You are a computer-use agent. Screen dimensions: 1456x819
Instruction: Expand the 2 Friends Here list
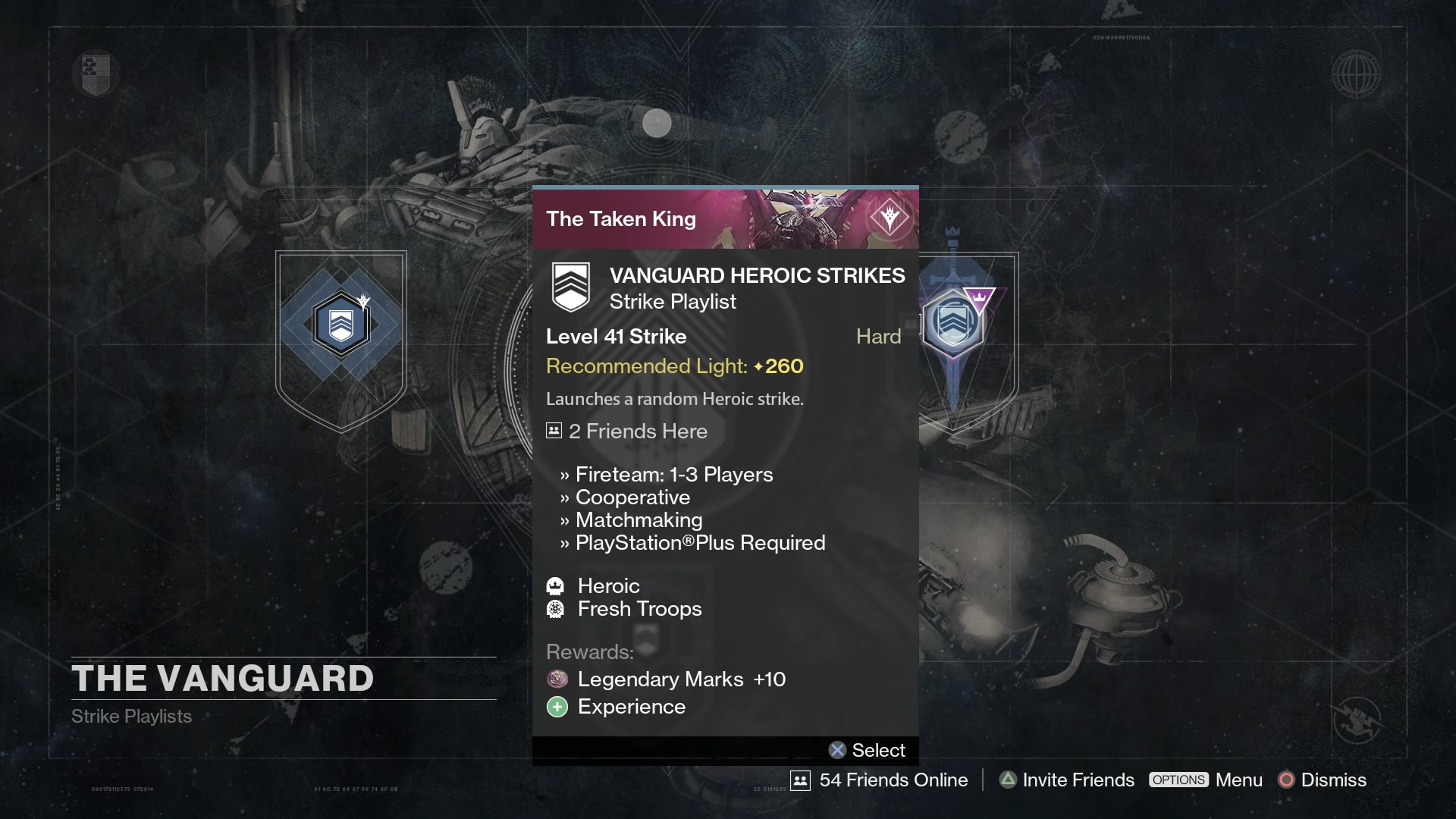pos(638,431)
